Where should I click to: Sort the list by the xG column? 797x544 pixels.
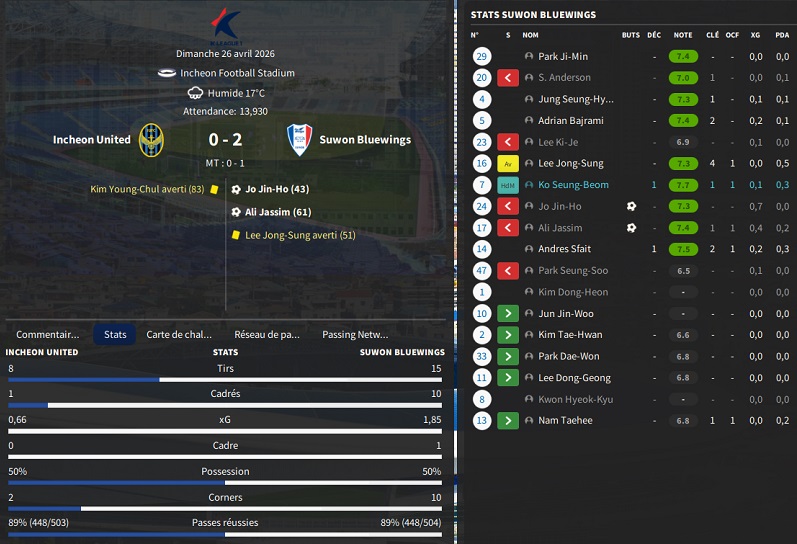tap(755, 35)
